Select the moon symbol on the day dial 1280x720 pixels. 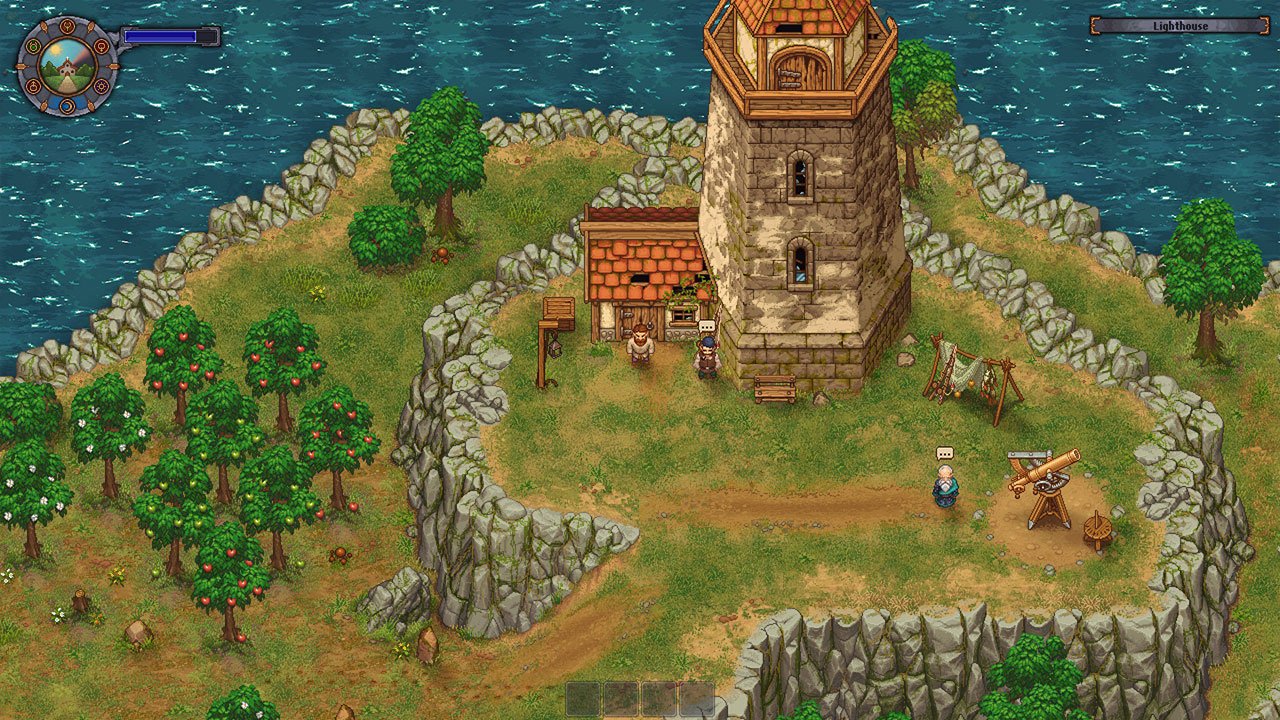click(67, 106)
